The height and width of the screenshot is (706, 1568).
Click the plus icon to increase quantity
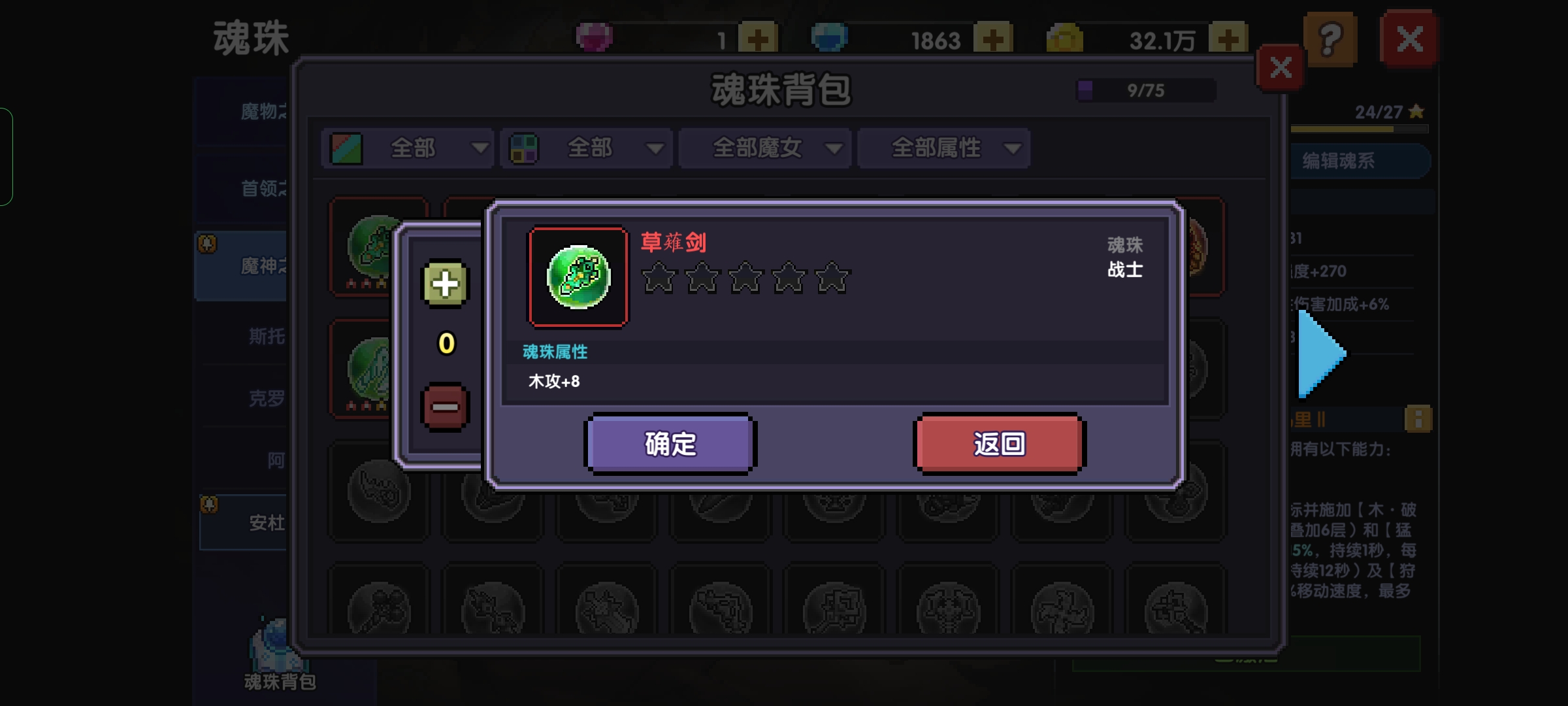pos(444,284)
